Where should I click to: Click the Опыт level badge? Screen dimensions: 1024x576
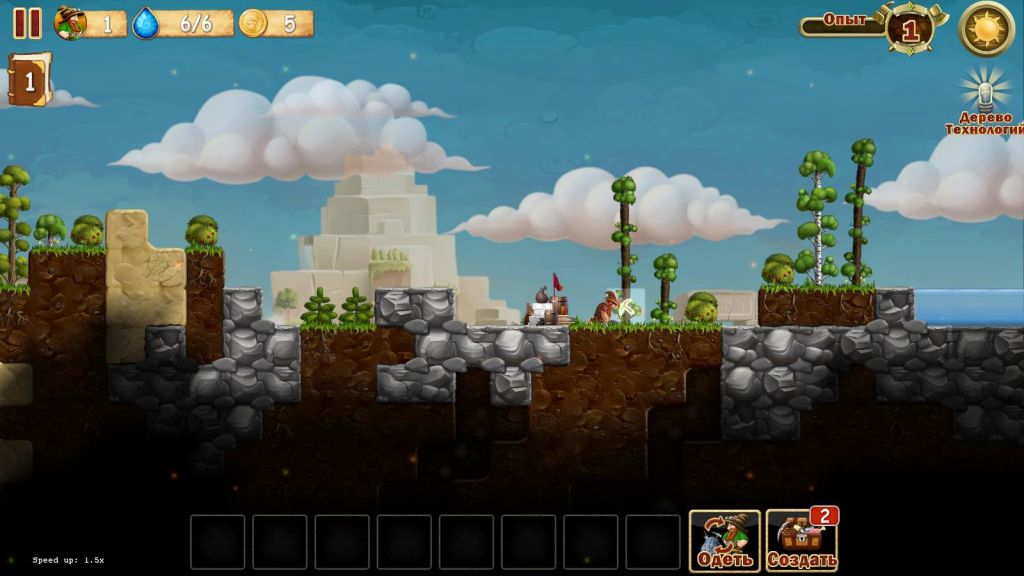point(909,29)
